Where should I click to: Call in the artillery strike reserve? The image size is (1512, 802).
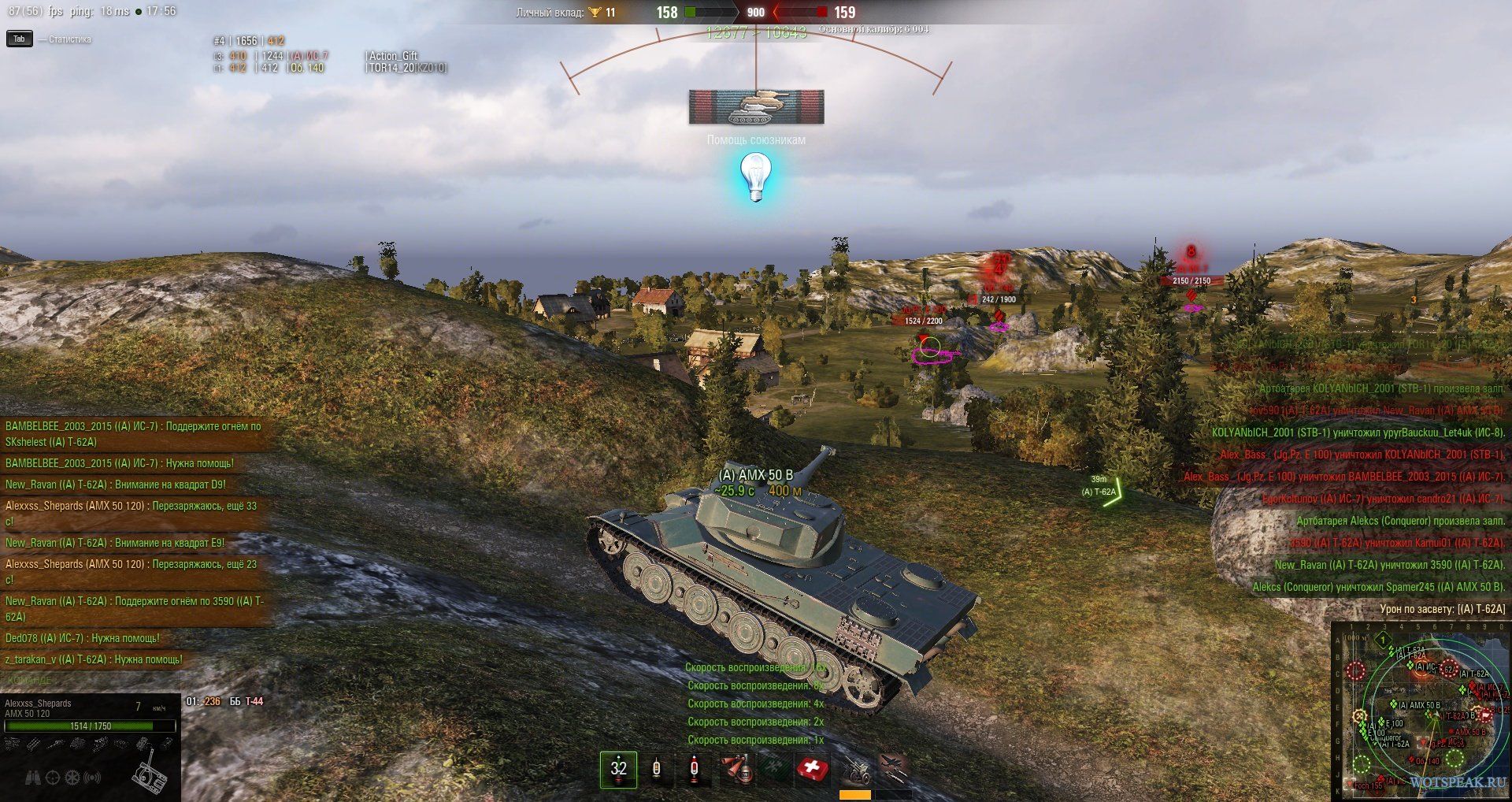click(x=855, y=769)
